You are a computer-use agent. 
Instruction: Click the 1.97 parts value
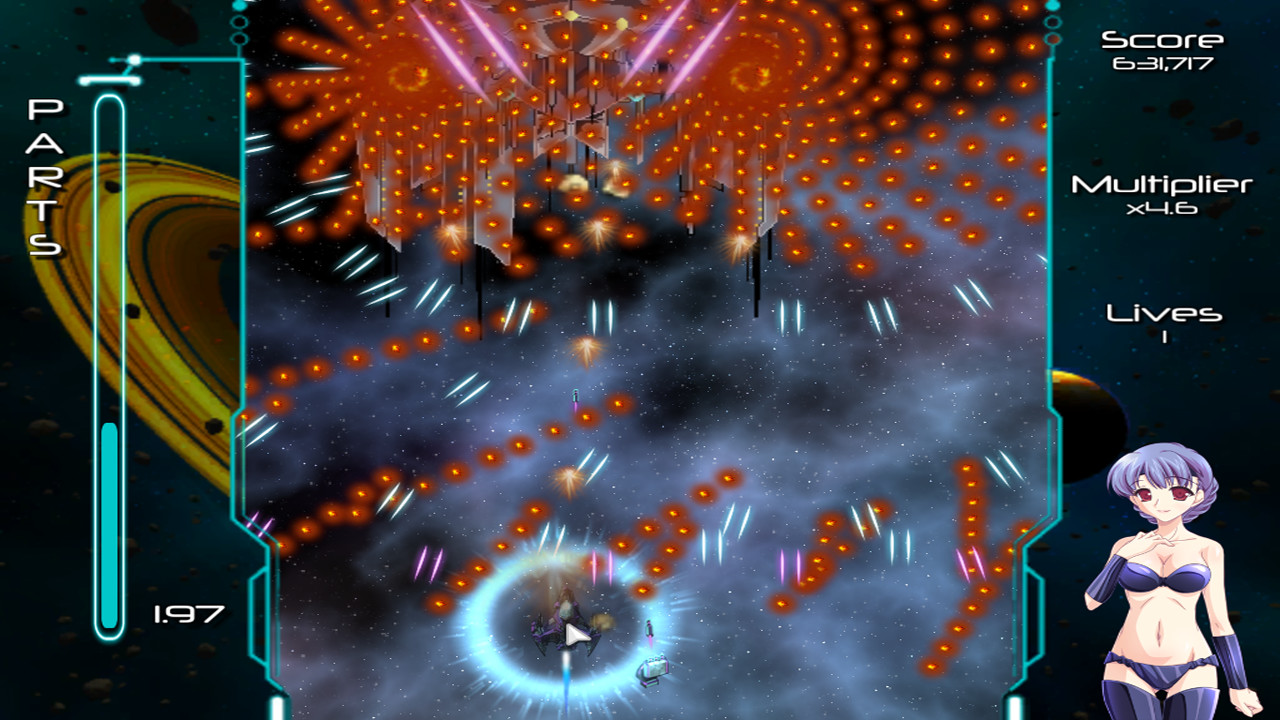tap(183, 611)
